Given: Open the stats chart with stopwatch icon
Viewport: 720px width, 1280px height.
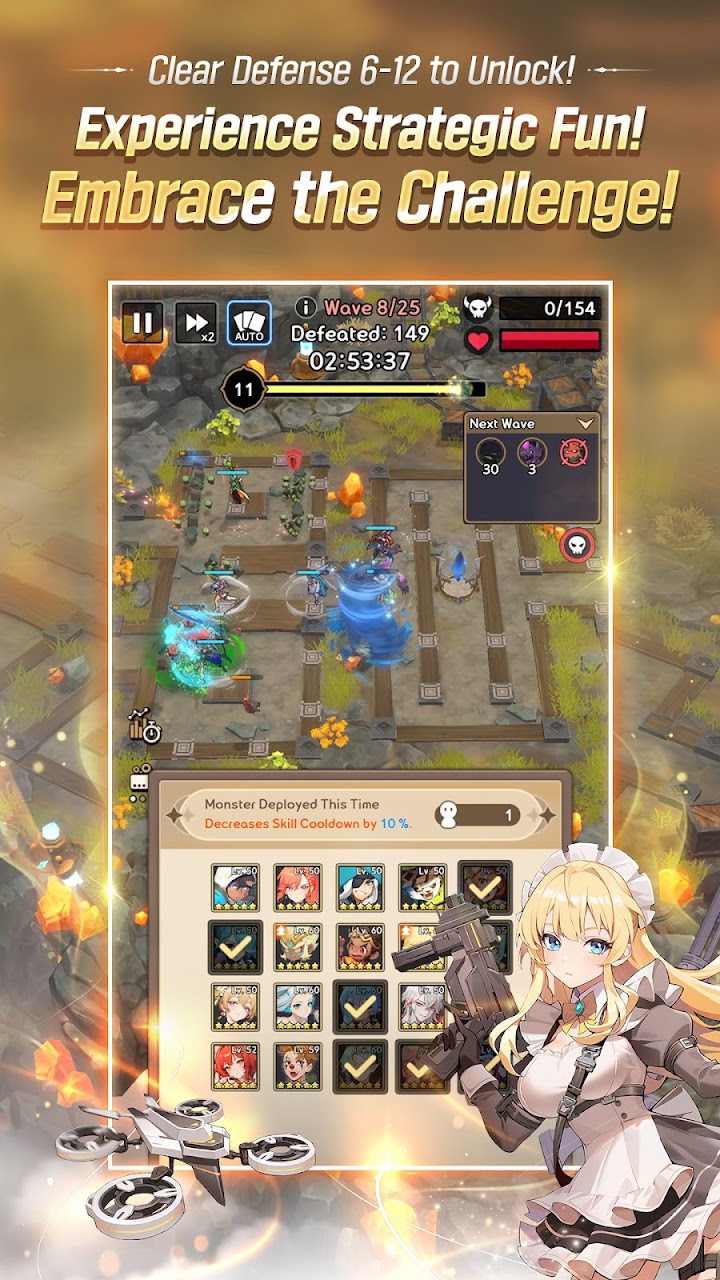Looking at the screenshot, I should pyautogui.click(x=145, y=727).
